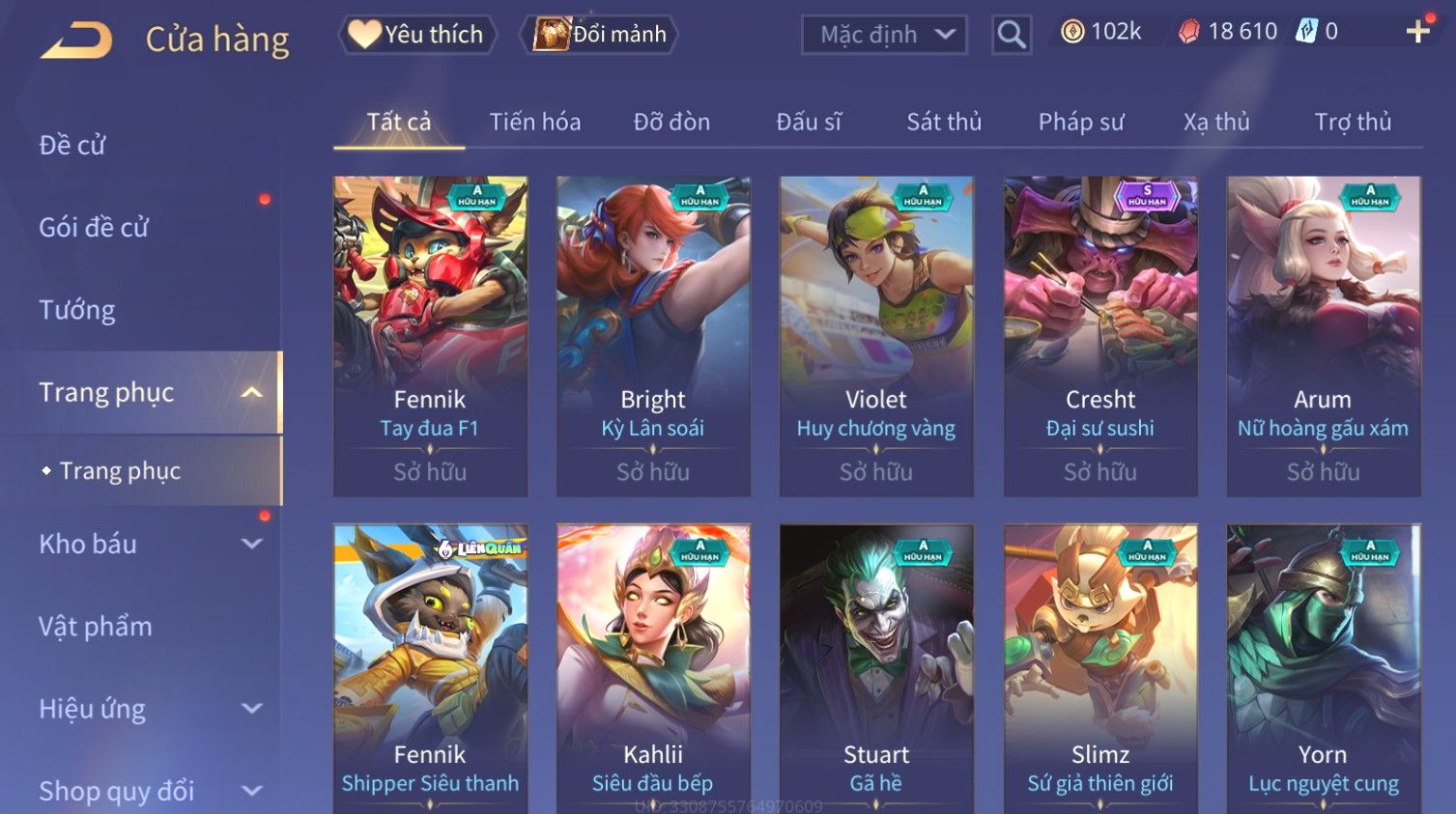The image size is (1456, 814).
Task: Switch to the Tiến hóa tab
Action: click(534, 122)
